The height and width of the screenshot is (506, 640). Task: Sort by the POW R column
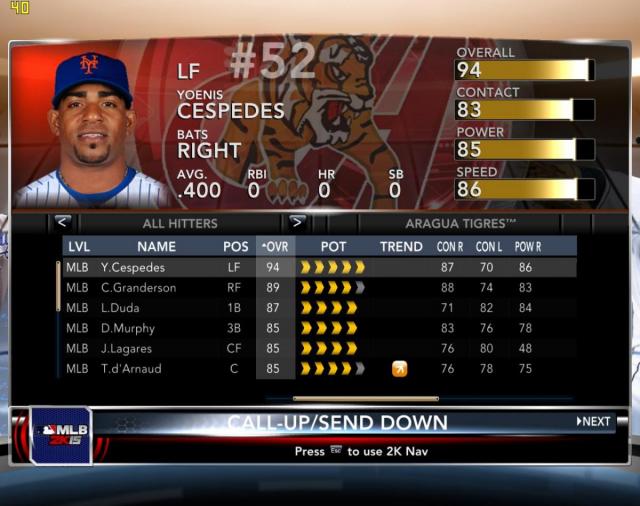pos(530,246)
